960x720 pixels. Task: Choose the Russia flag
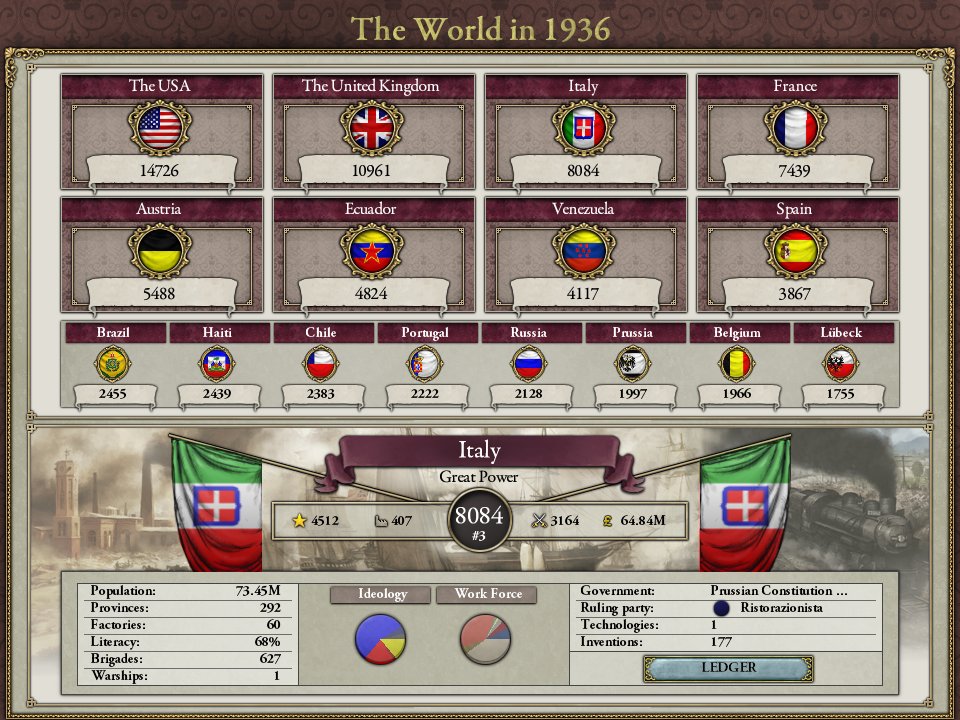(x=529, y=364)
